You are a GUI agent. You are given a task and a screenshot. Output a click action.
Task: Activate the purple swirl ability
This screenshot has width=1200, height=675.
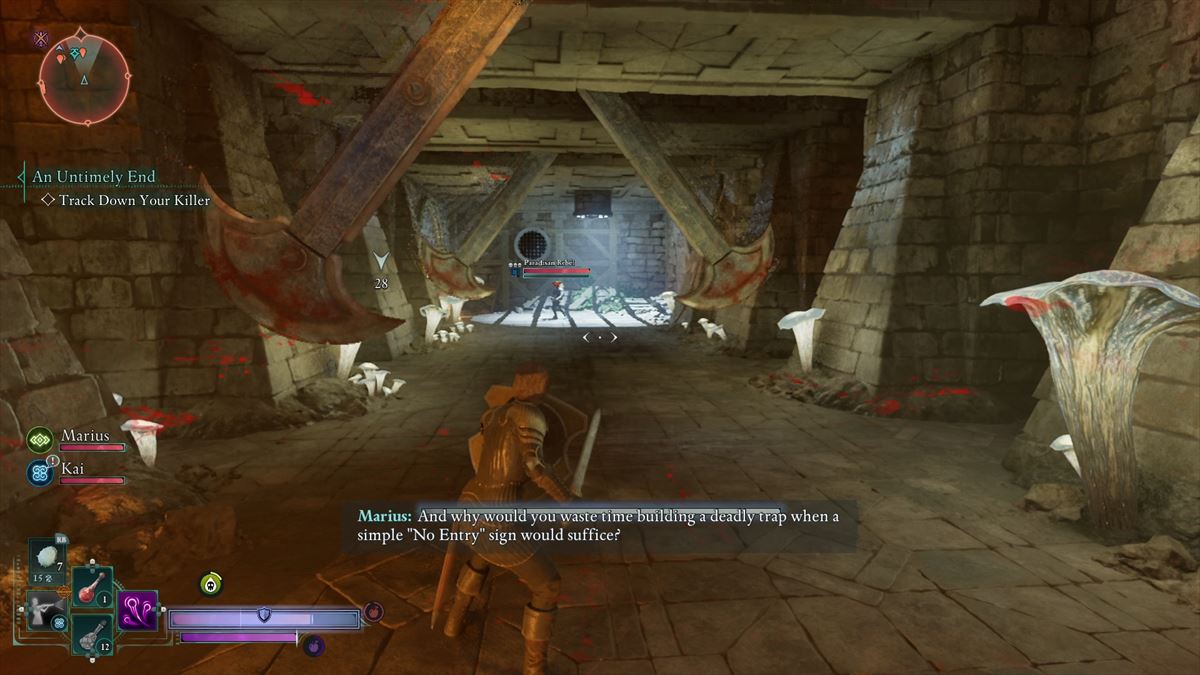[x=137, y=610]
